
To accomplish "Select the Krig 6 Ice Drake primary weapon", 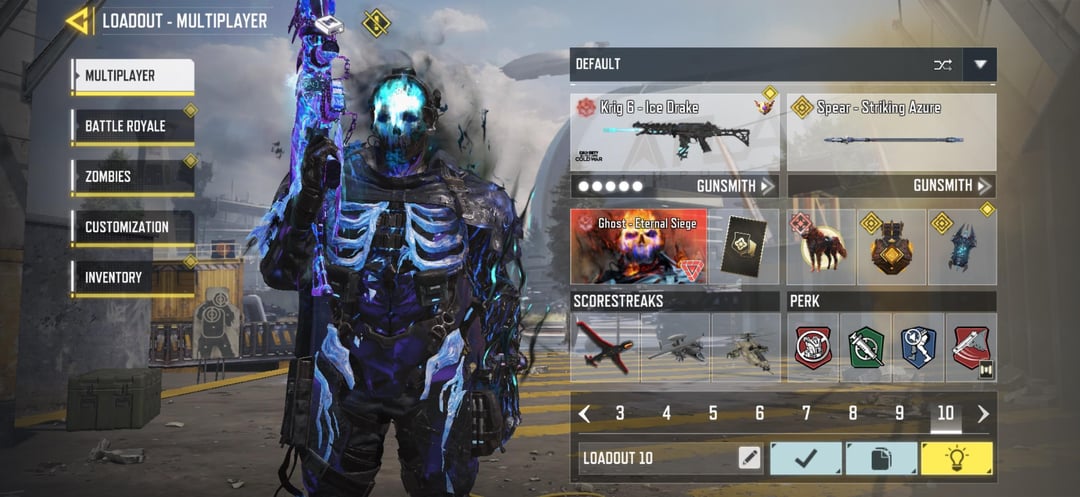I will pyautogui.click(x=675, y=133).
